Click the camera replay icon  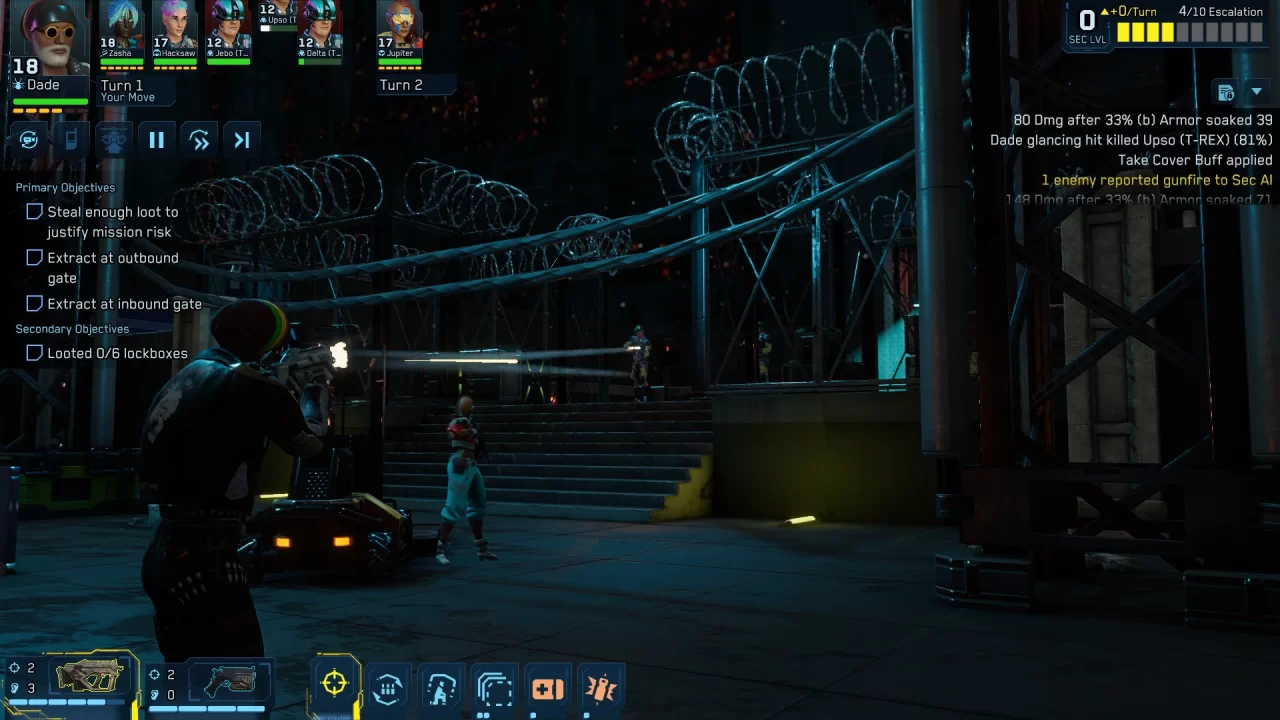pyautogui.click(x=29, y=139)
